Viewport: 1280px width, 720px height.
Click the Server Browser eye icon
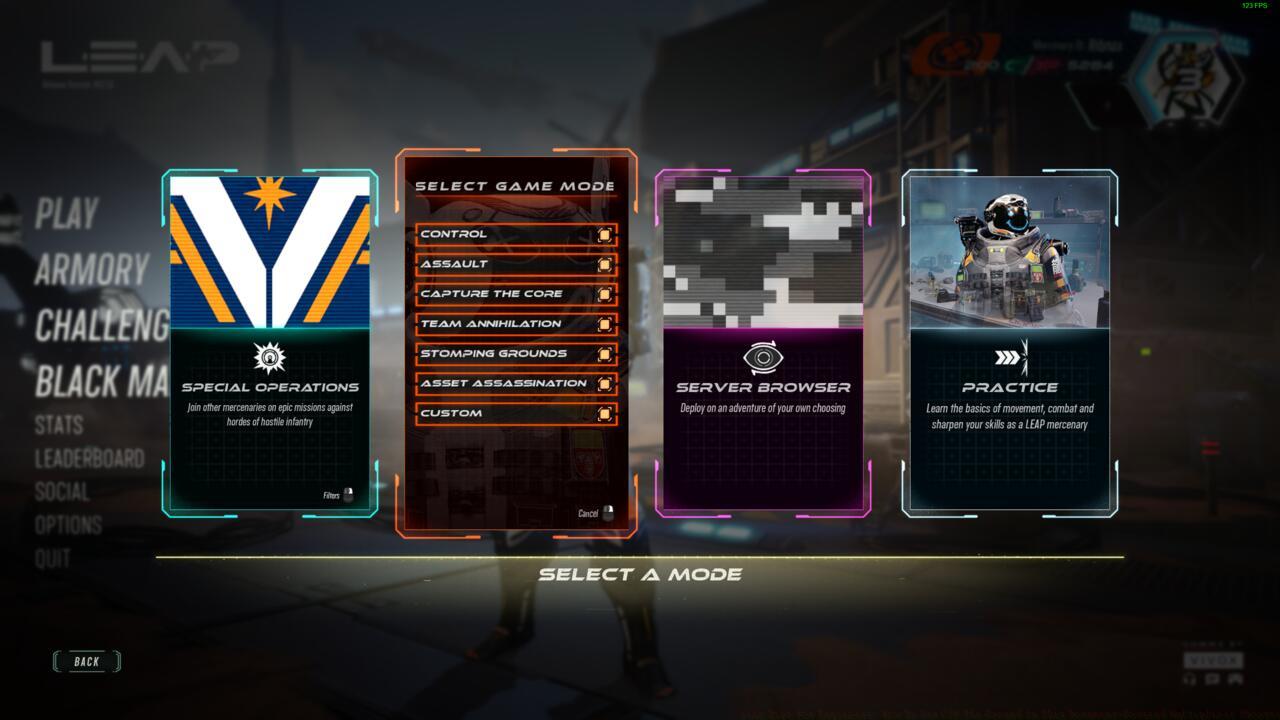tap(764, 359)
